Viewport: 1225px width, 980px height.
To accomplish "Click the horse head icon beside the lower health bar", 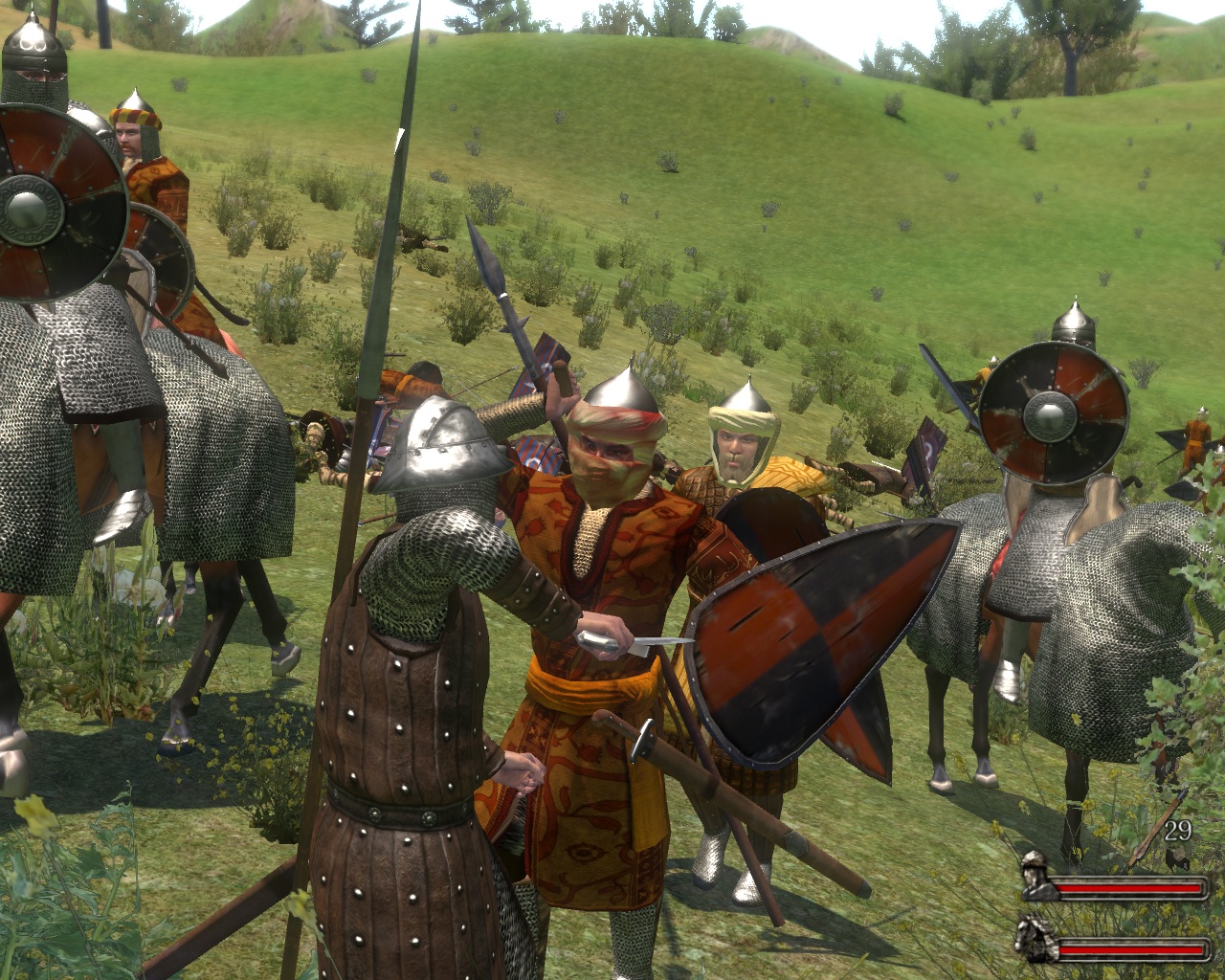I will pos(1036,938).
